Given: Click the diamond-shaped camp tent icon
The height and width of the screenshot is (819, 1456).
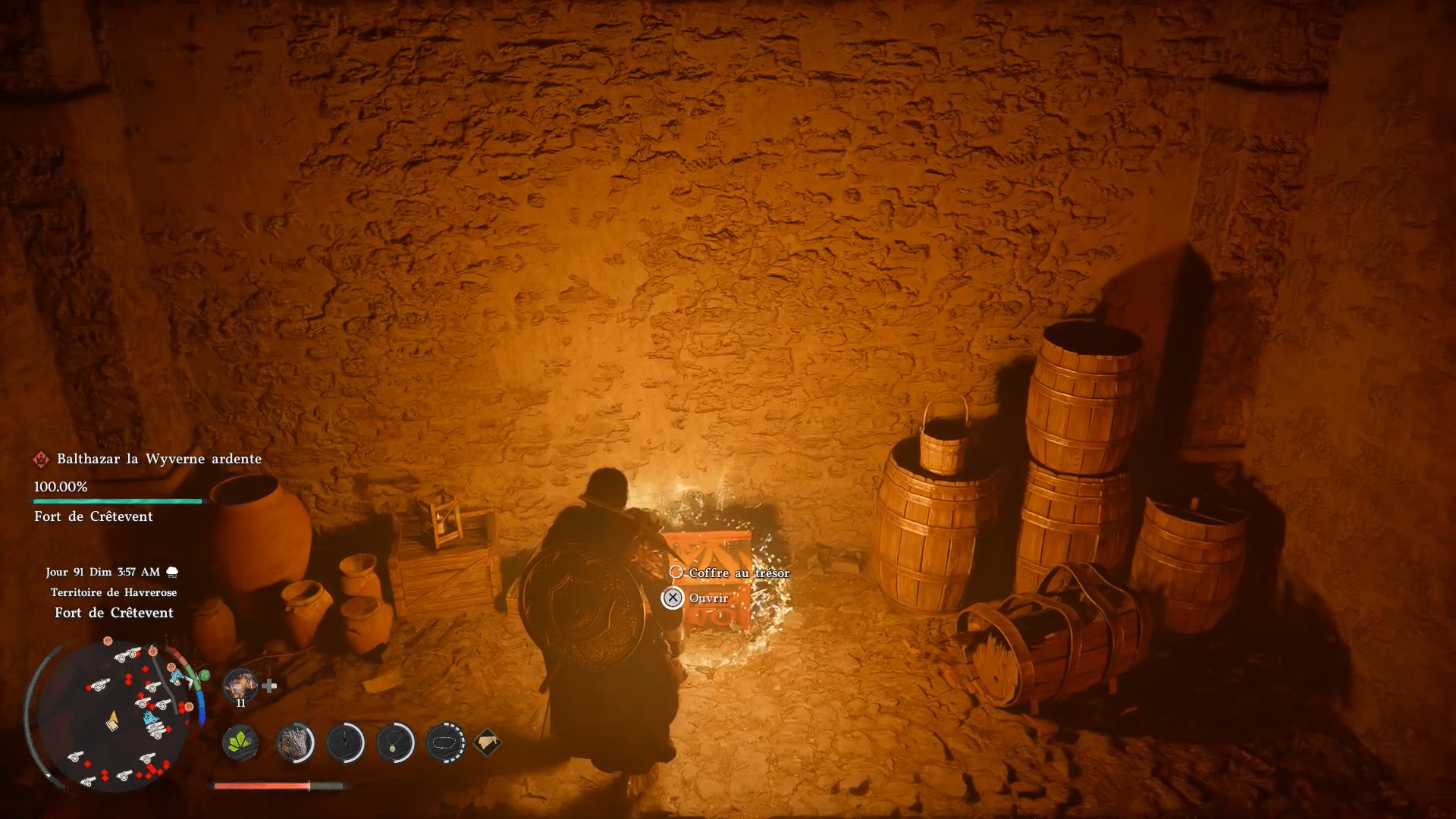Looking at the screenshot, I should 487,742.
